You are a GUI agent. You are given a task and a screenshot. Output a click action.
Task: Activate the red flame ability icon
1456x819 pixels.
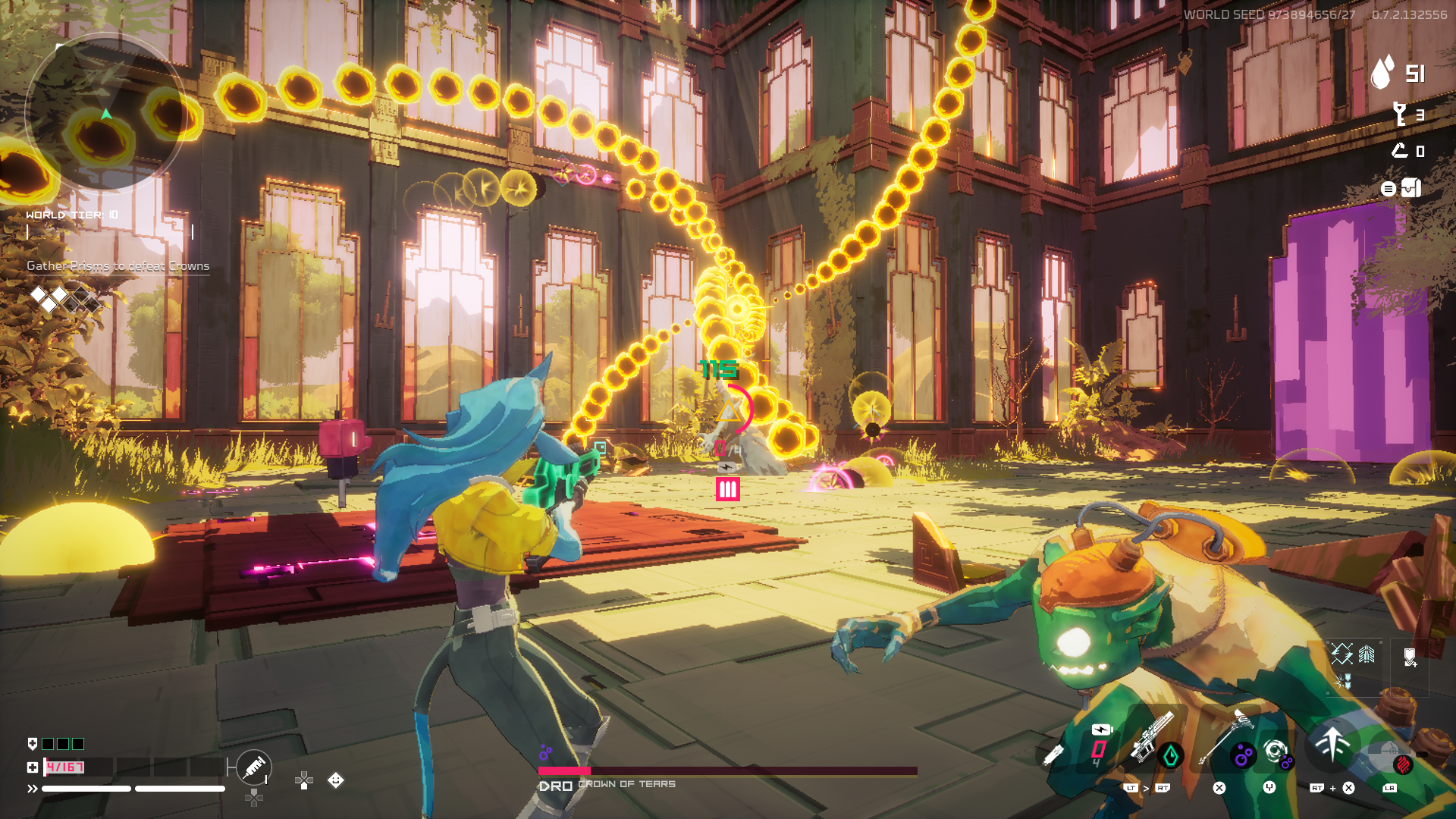[1403, 762]
